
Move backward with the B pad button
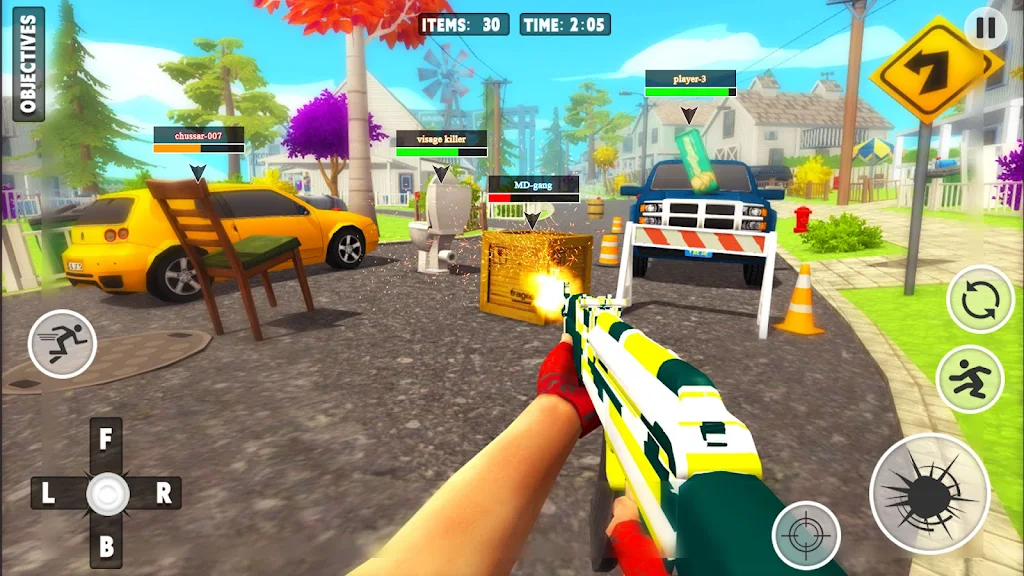pos(106,546)
